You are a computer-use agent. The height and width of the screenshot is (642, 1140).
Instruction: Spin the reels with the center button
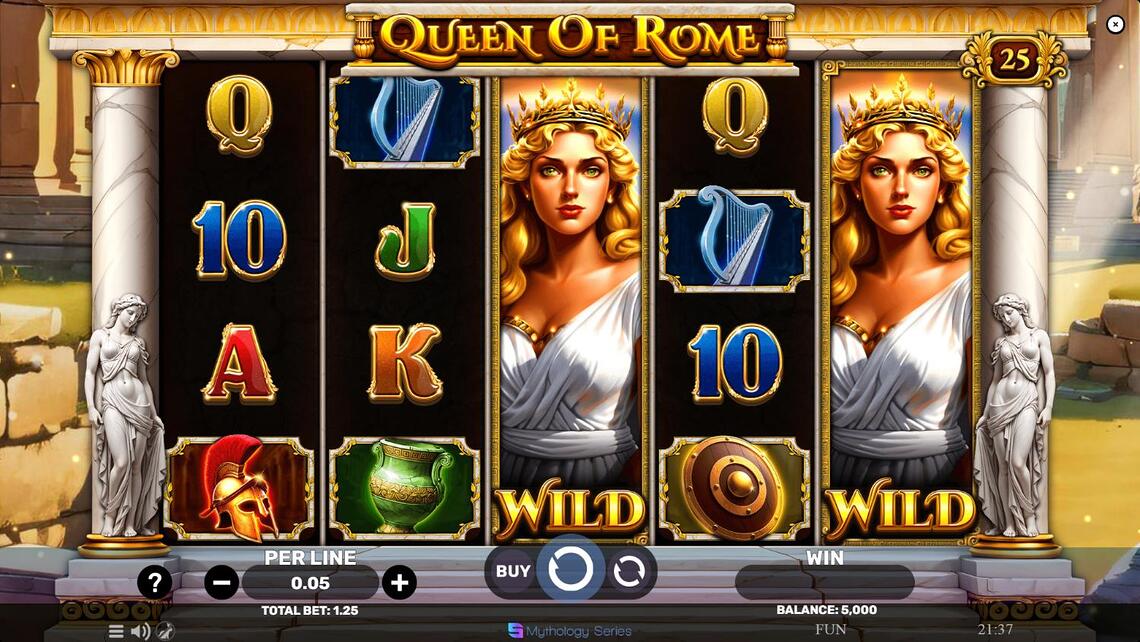pyautogui.click(x=571, y=570)
